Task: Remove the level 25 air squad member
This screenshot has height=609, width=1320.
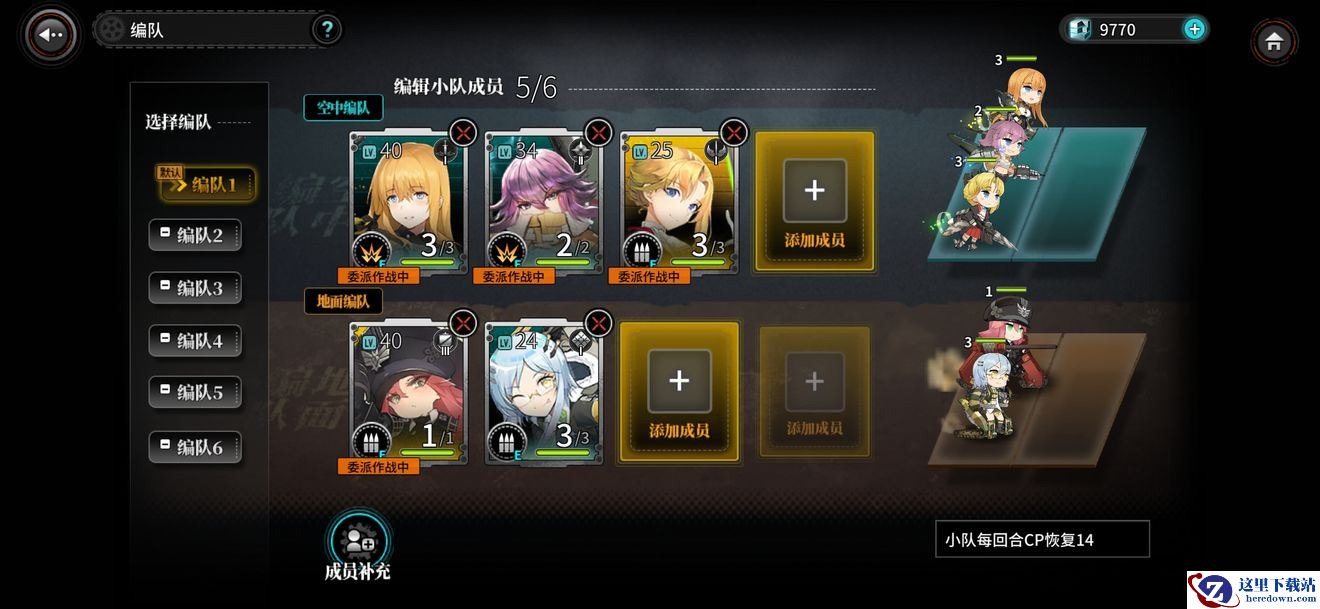Action: click(734, 132)
